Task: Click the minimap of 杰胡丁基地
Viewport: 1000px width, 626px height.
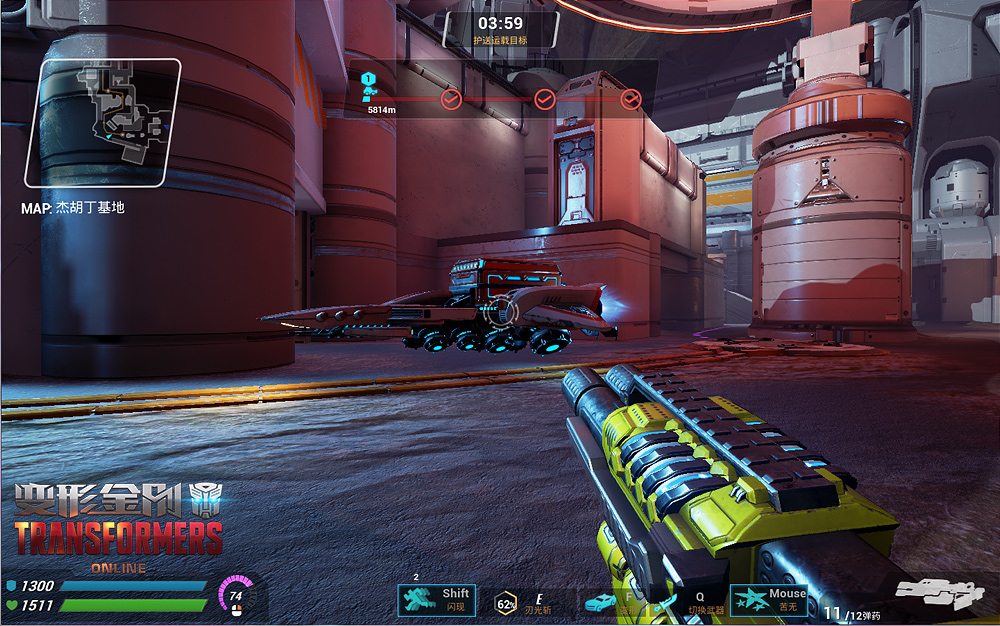Action: pyautogui.click(x=105, y=123)
